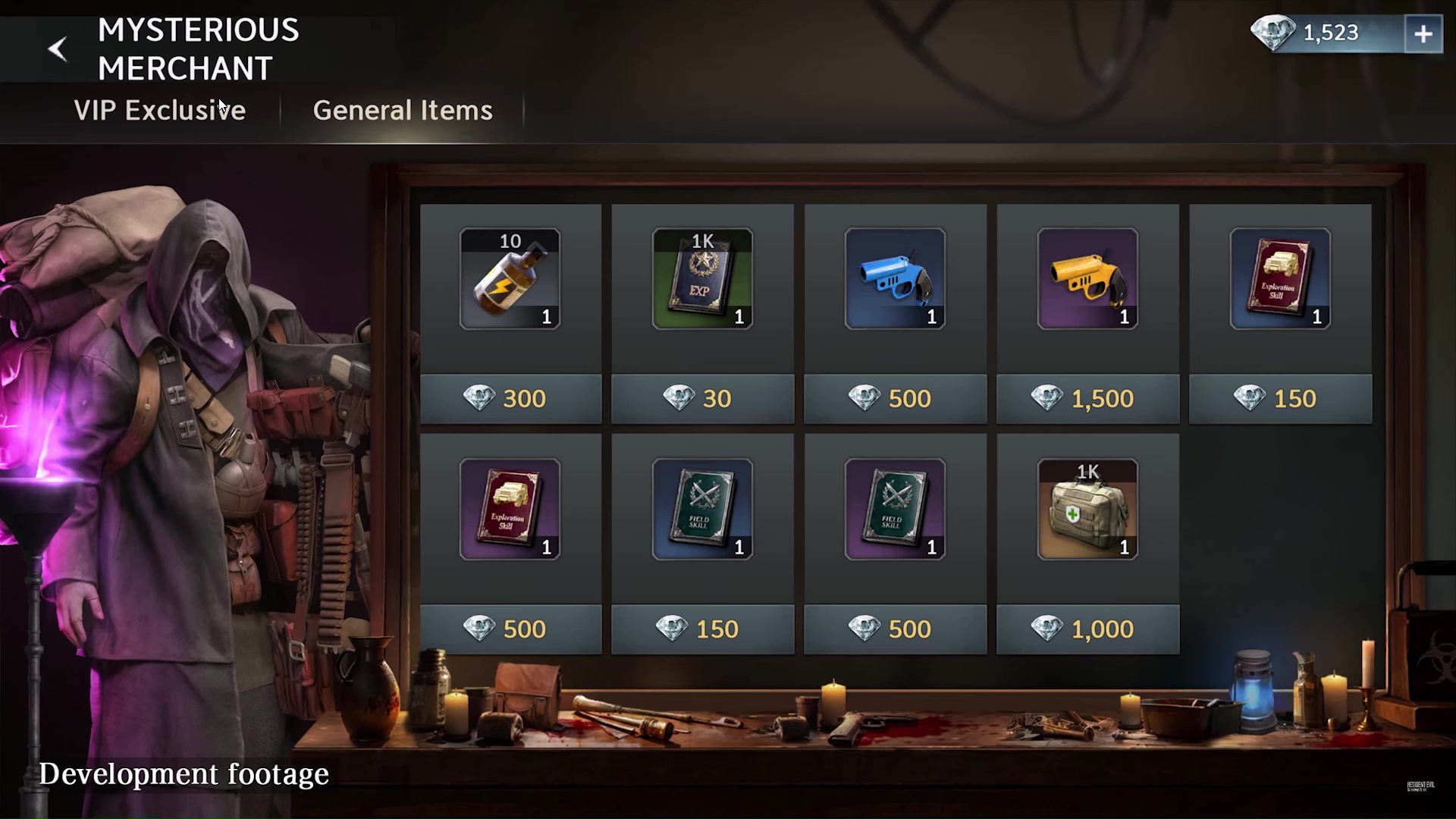Purchase the EXP book for 30 diamonds
The height and width of the screenshot is (819, 1456).
point(702,399)
